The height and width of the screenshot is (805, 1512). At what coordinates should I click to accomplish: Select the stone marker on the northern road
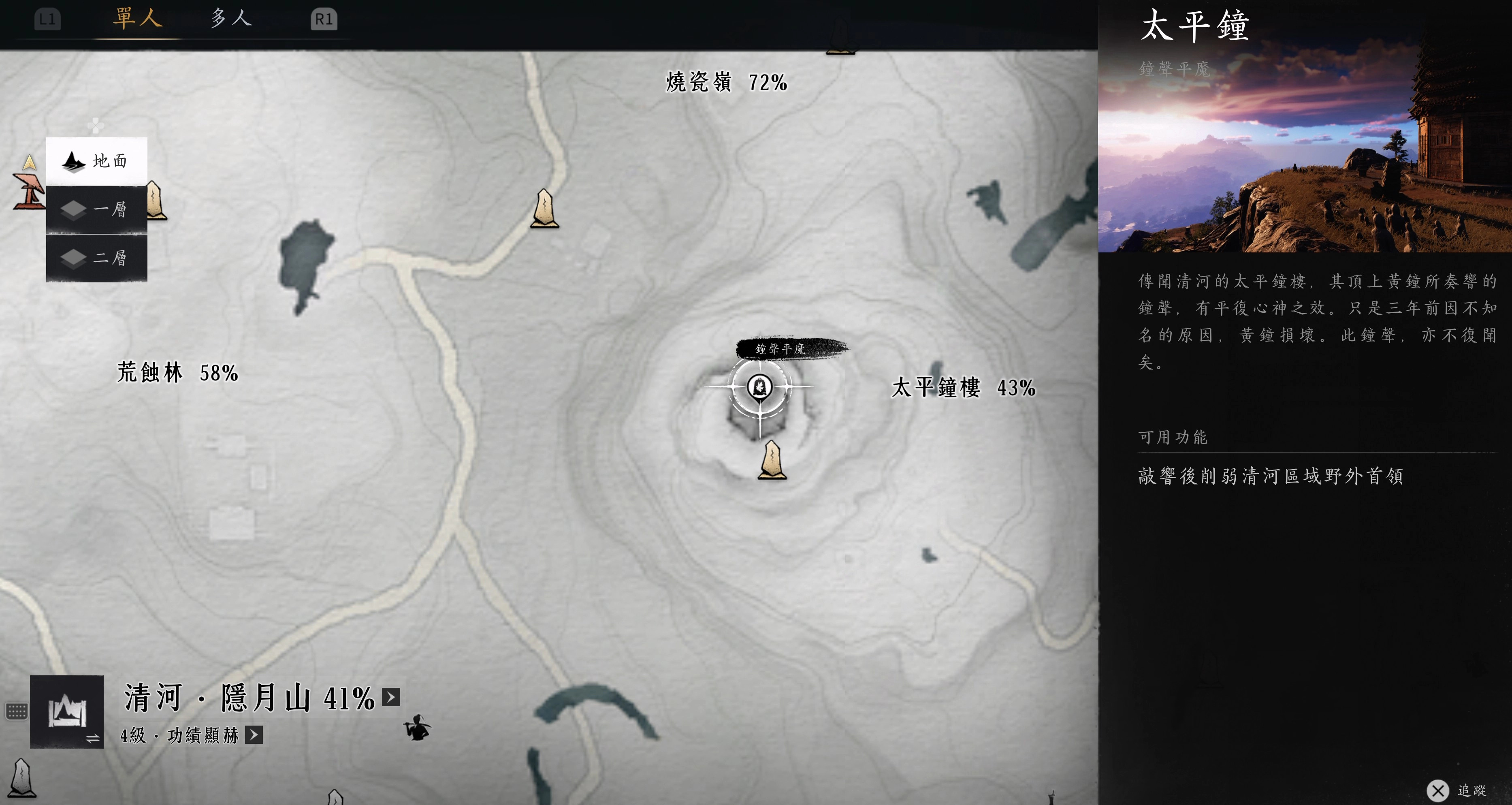click(x=544, y=209)
